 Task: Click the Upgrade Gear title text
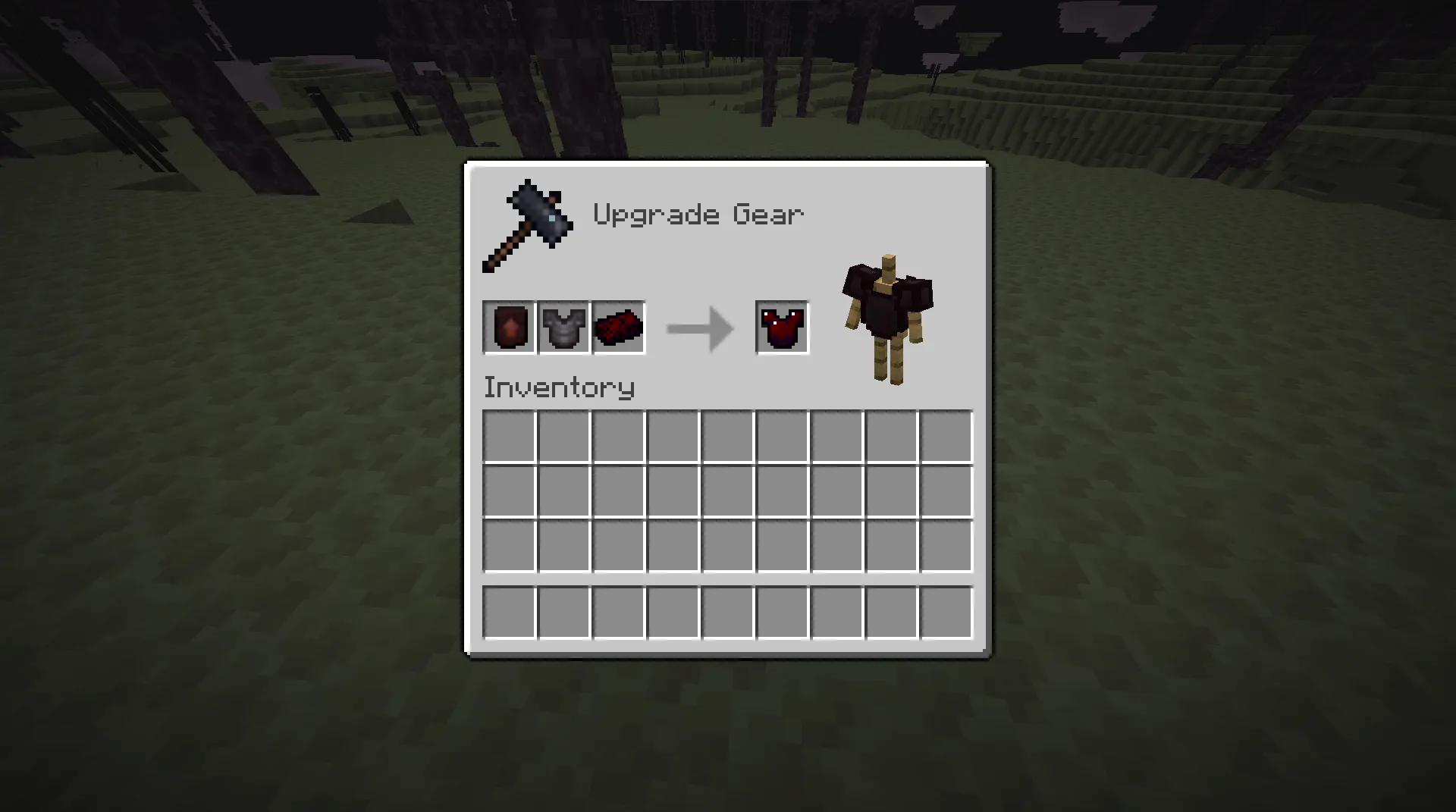coord(698,214)
